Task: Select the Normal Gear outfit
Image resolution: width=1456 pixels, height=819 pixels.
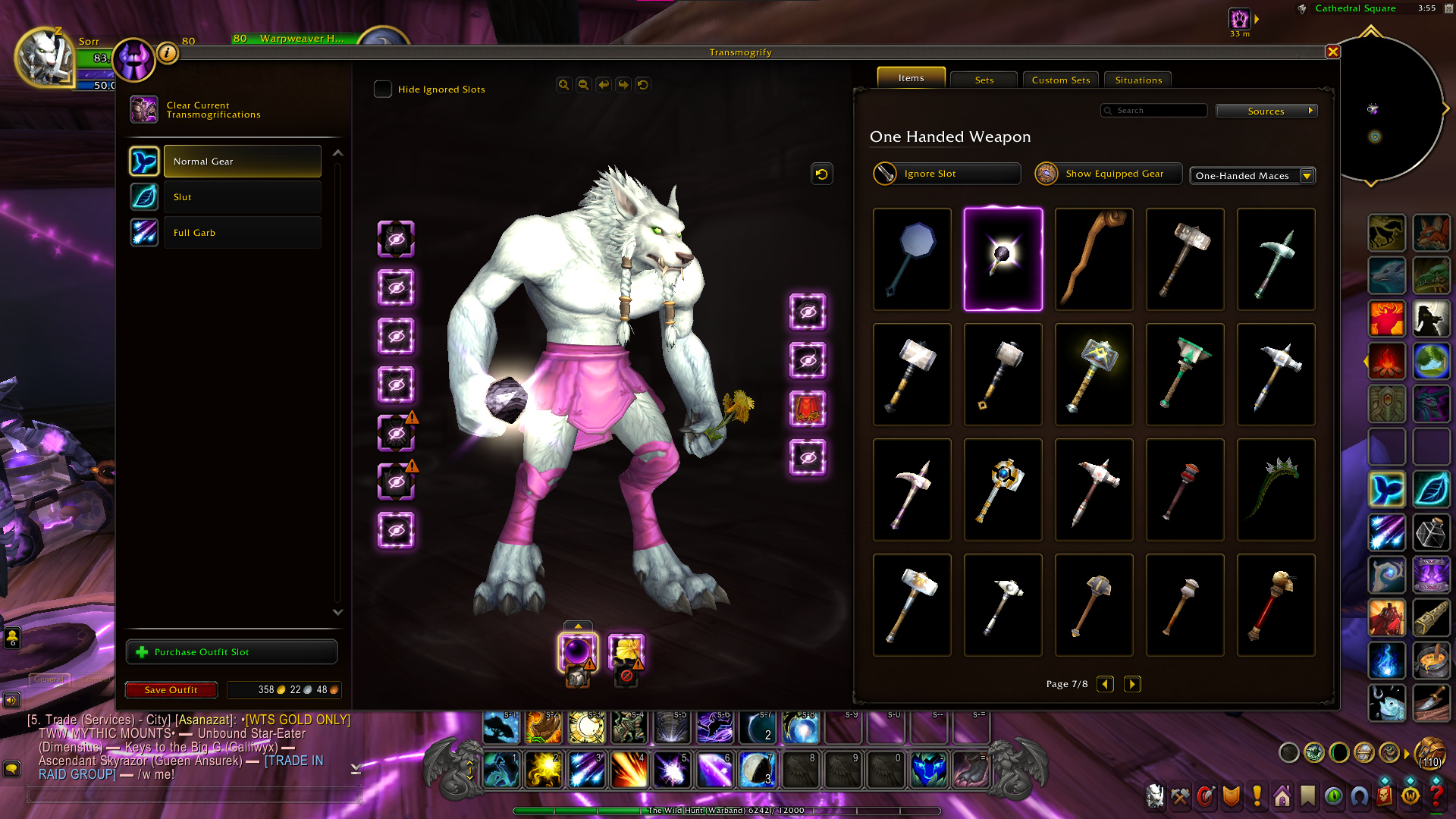Action: [242, 162]
